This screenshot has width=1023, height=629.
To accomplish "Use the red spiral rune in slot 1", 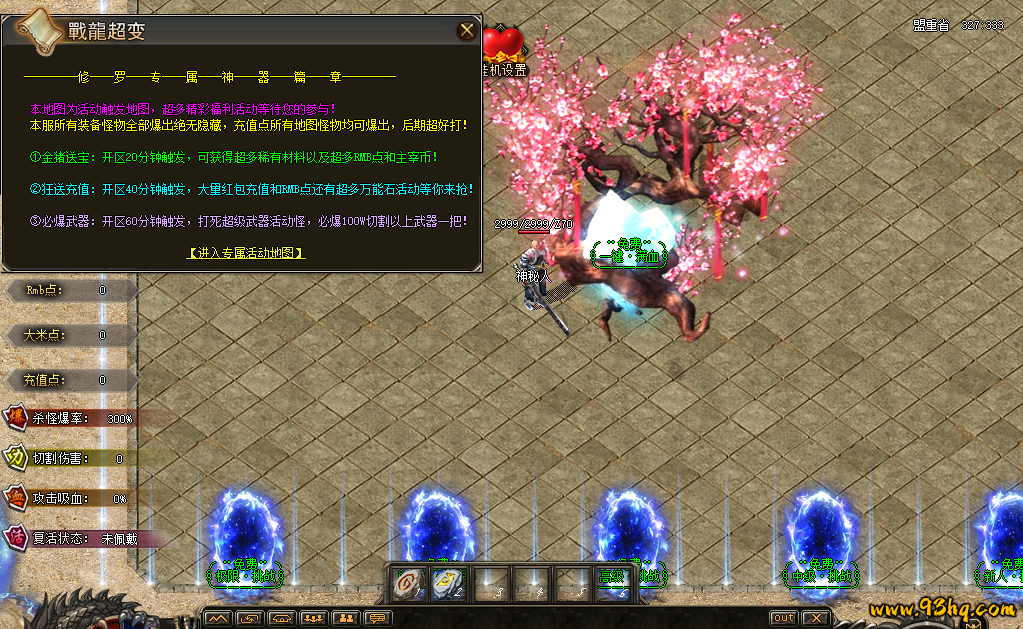I will (x=409, y=583).
